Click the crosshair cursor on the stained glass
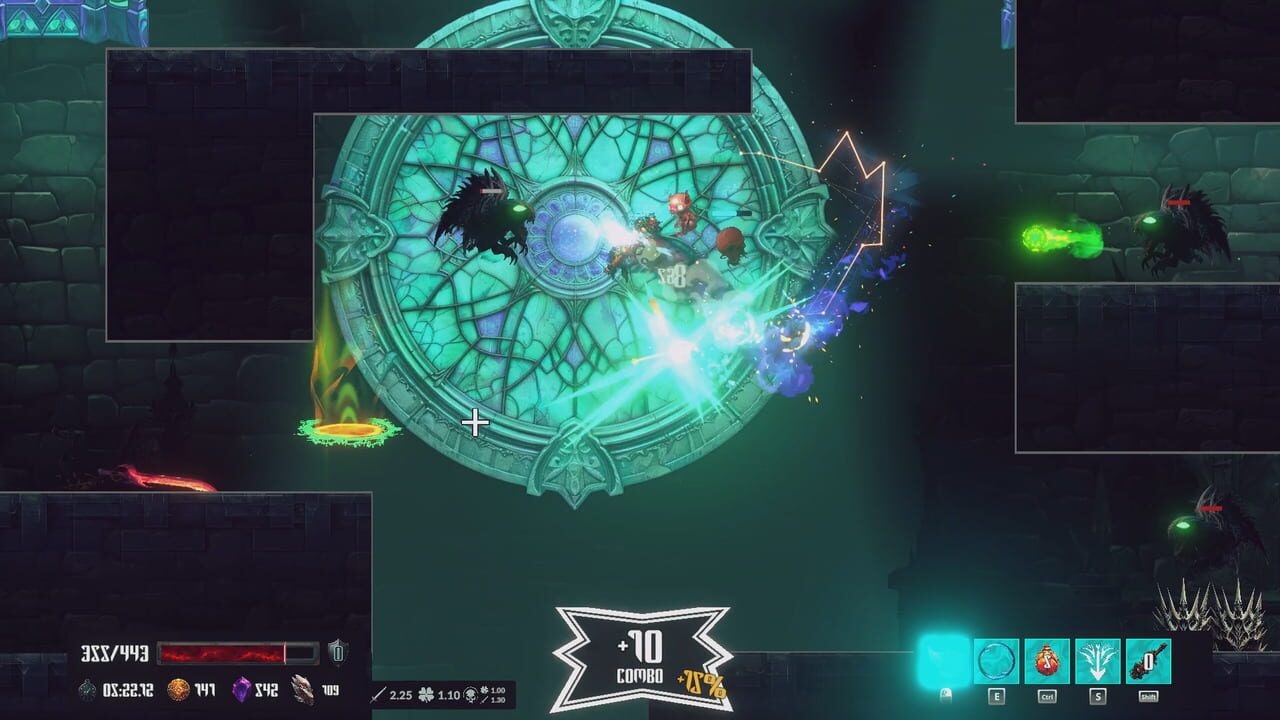 pos(474,423)
